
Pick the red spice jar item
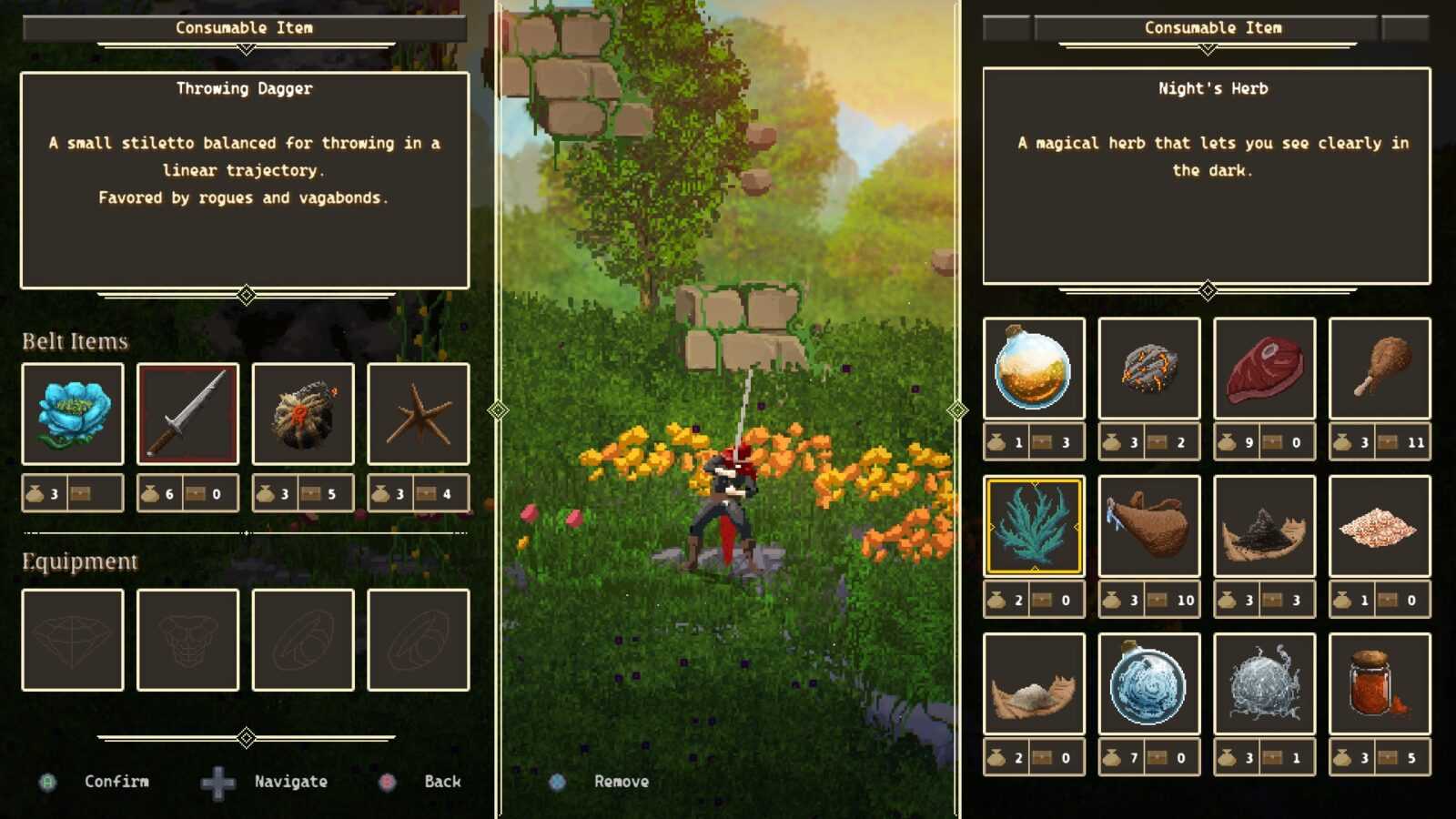(1380, 684)
